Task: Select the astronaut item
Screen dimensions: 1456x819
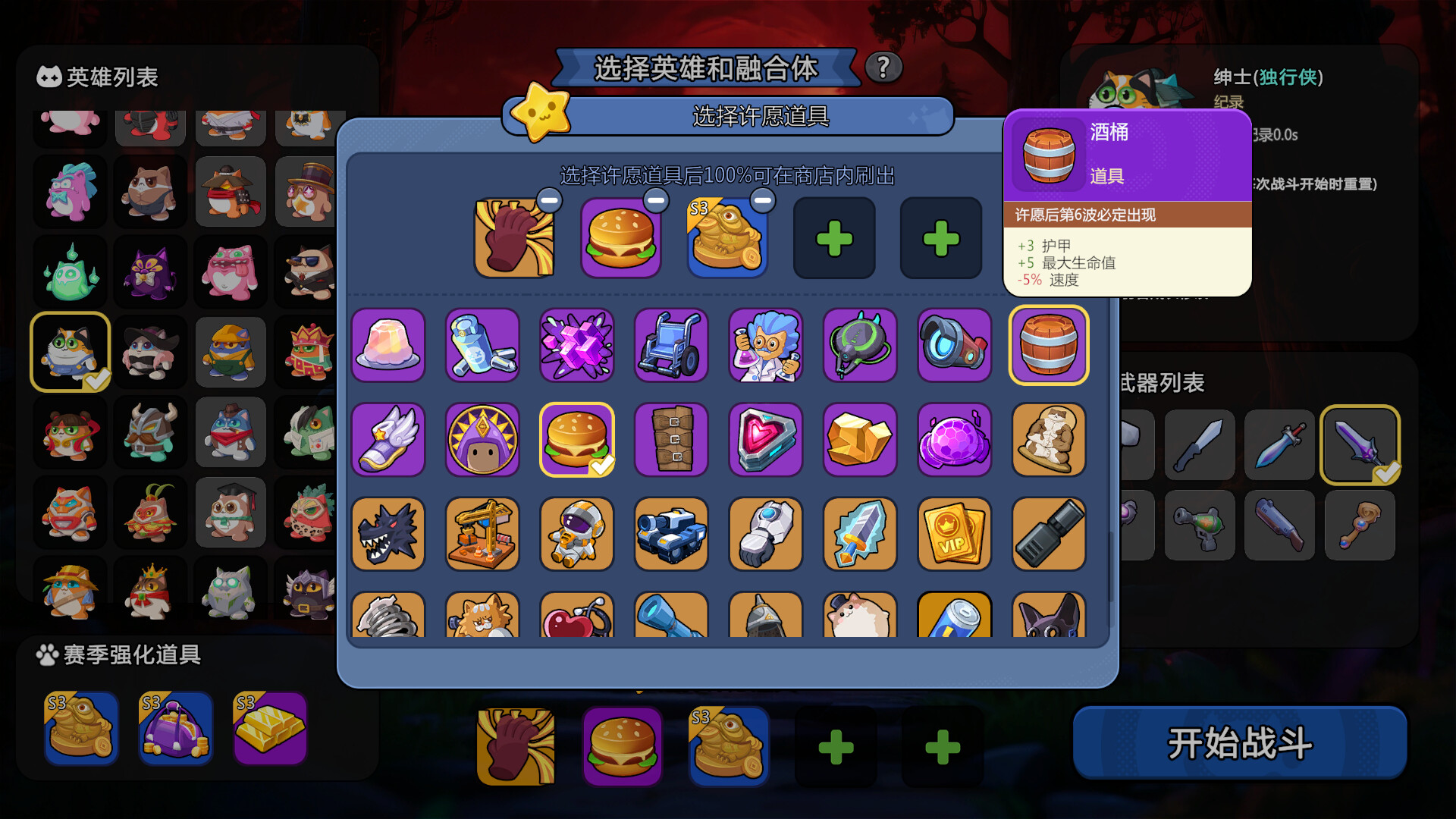Action: pyautogui.click(x=576, y=535)
